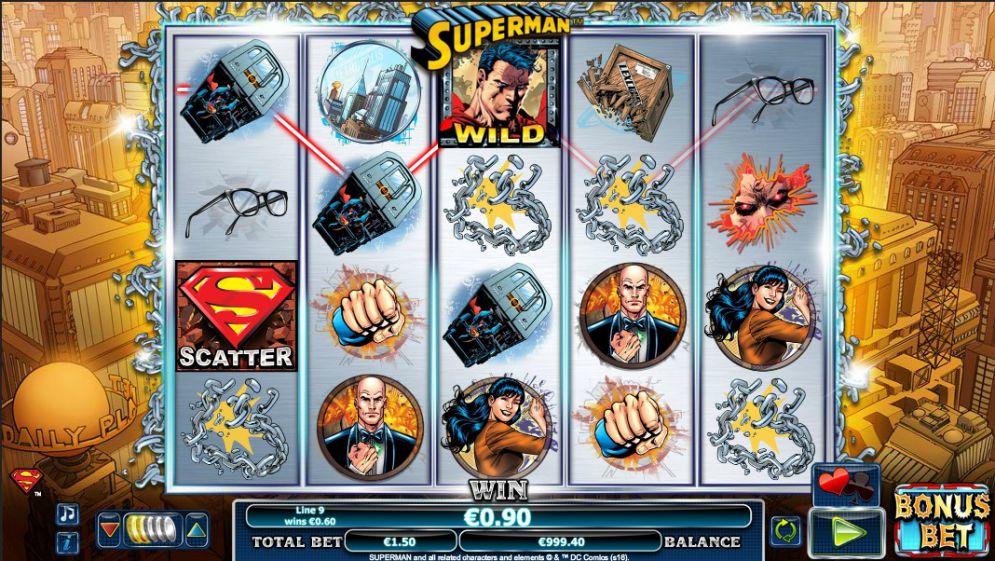The image size is (995, 561).
Task: Increase the bet with the blue up arrow
Action: [197, 529]
